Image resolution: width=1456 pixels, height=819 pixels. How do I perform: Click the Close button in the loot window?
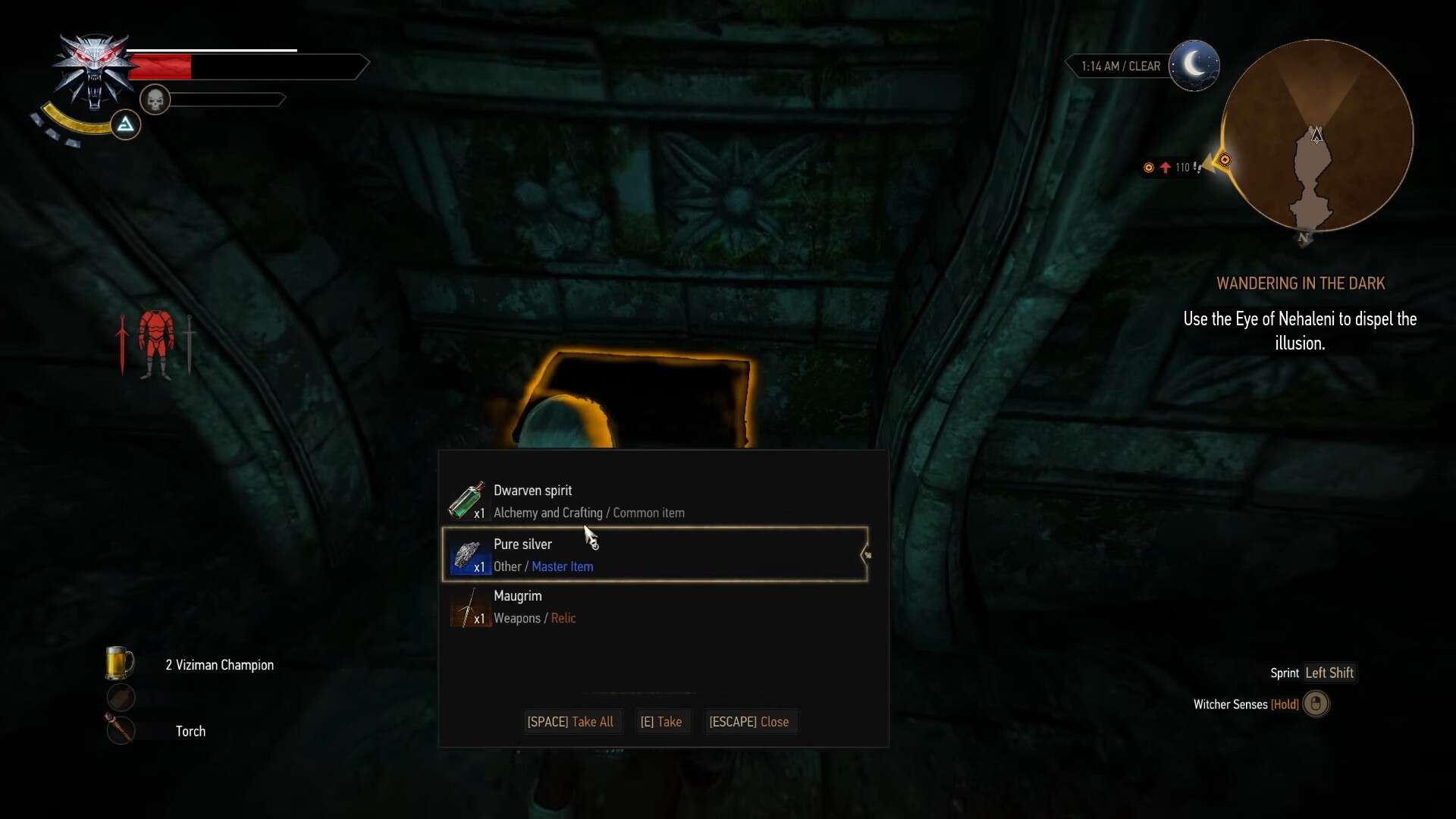(x=750, y=721)
